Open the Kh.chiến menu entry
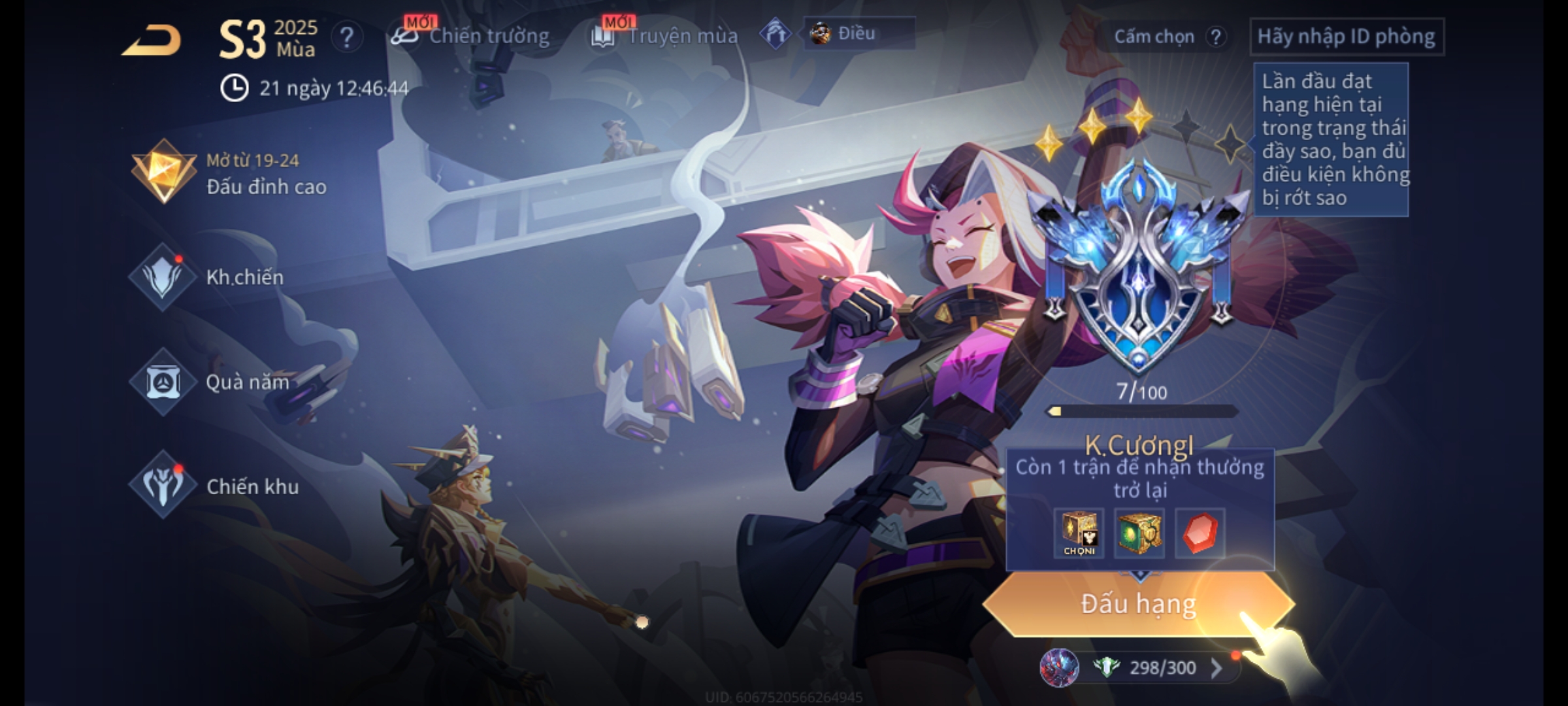 (x=209, y=277)
